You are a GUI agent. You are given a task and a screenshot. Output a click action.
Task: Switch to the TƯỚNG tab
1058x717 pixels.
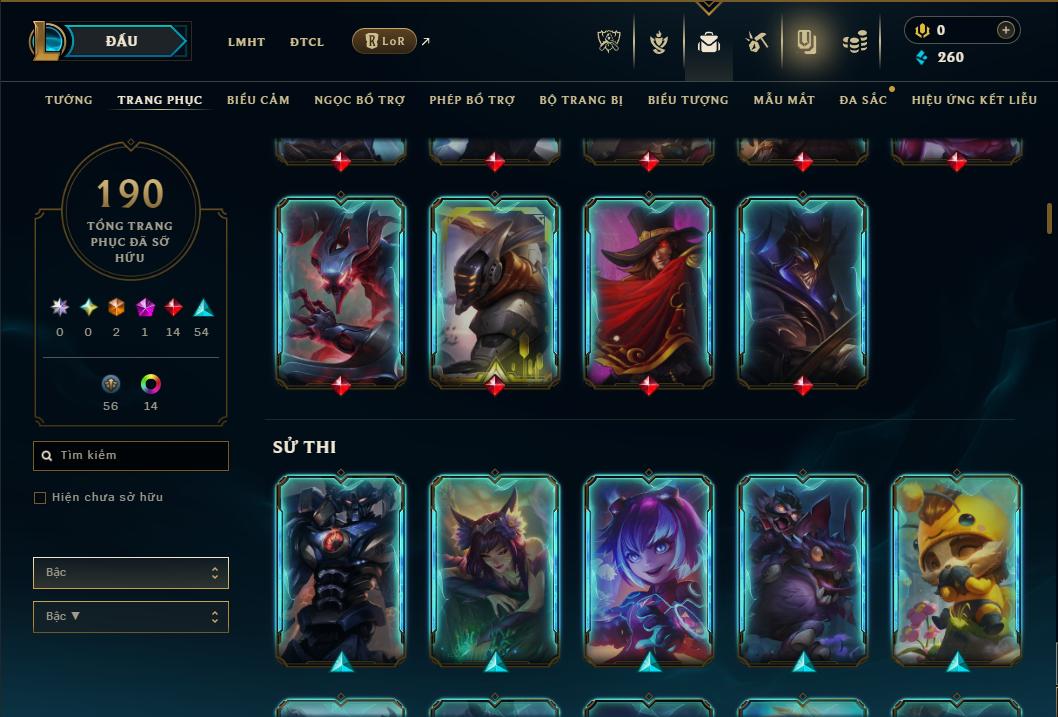69,100
